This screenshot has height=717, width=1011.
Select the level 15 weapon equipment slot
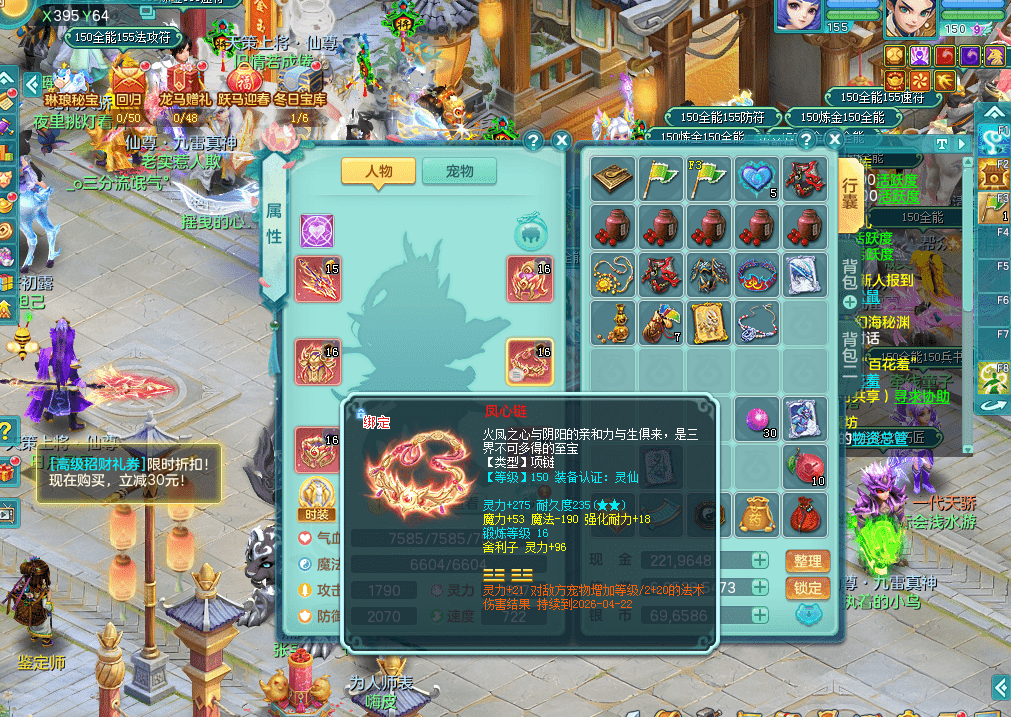pos(318,279)
